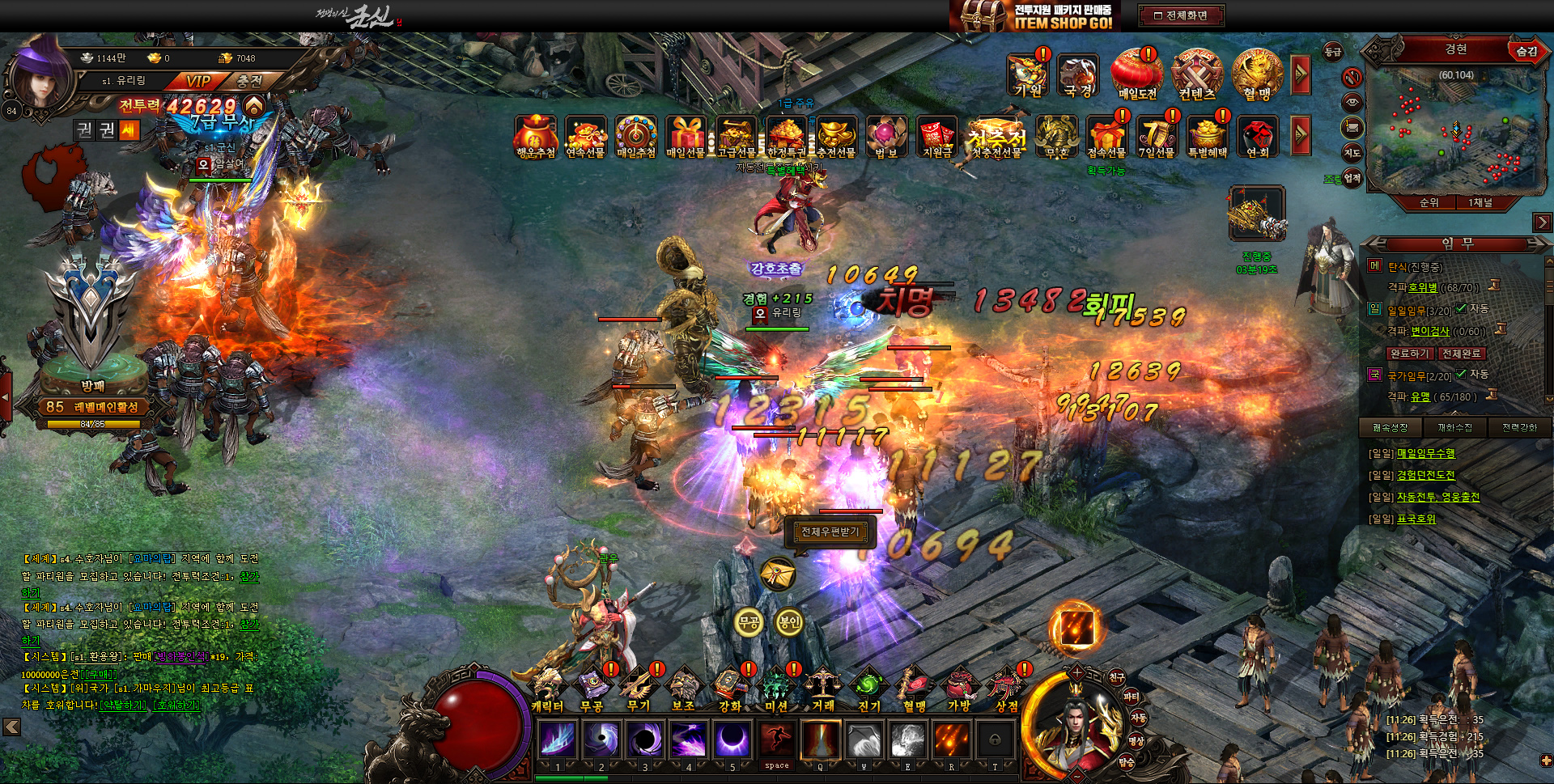
Task: Toggle the 일일임무 자동 checkbox
Action: point(1461,309)
